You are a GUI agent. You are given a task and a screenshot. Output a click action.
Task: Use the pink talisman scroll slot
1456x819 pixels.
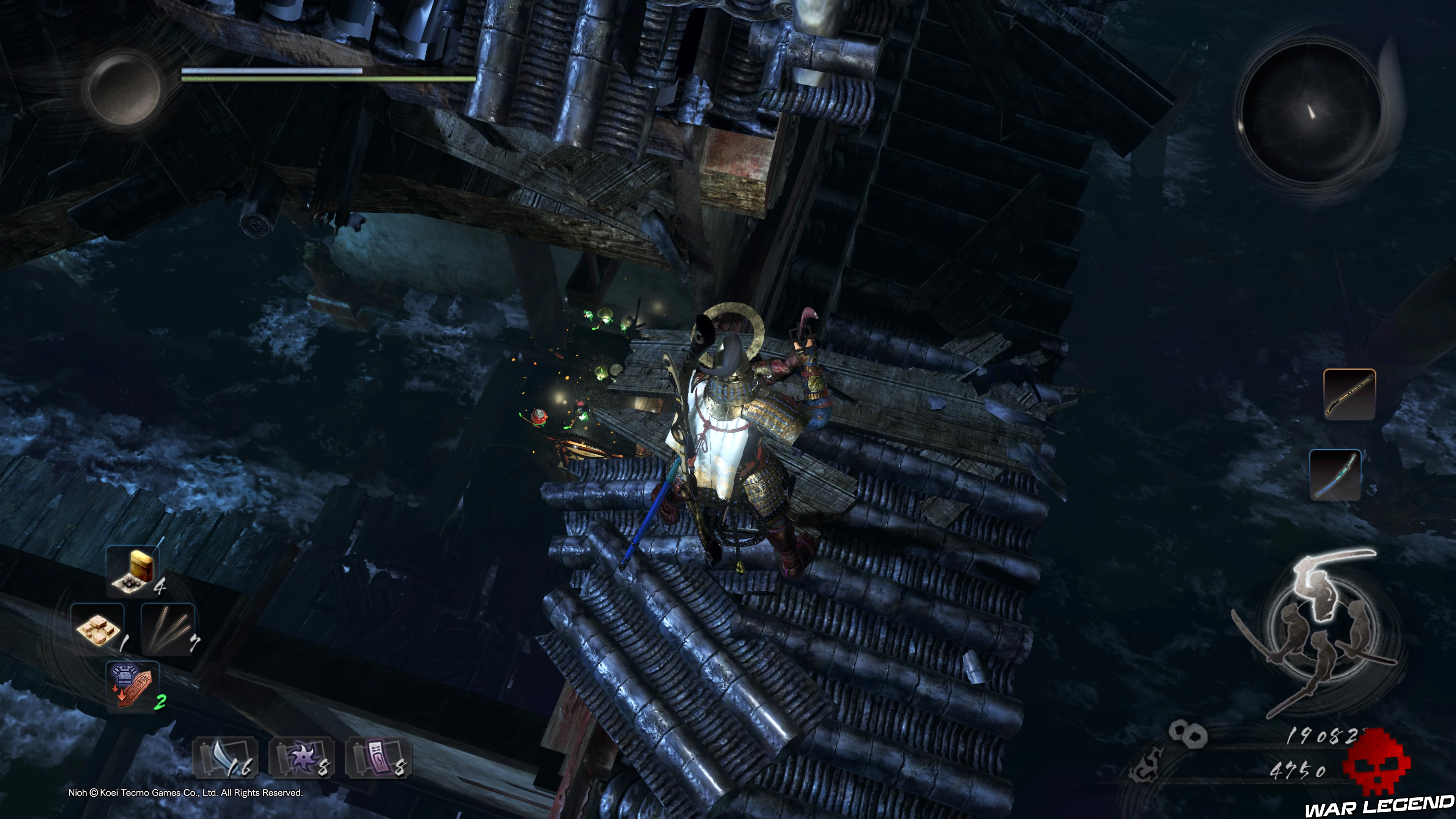(378, 758)
